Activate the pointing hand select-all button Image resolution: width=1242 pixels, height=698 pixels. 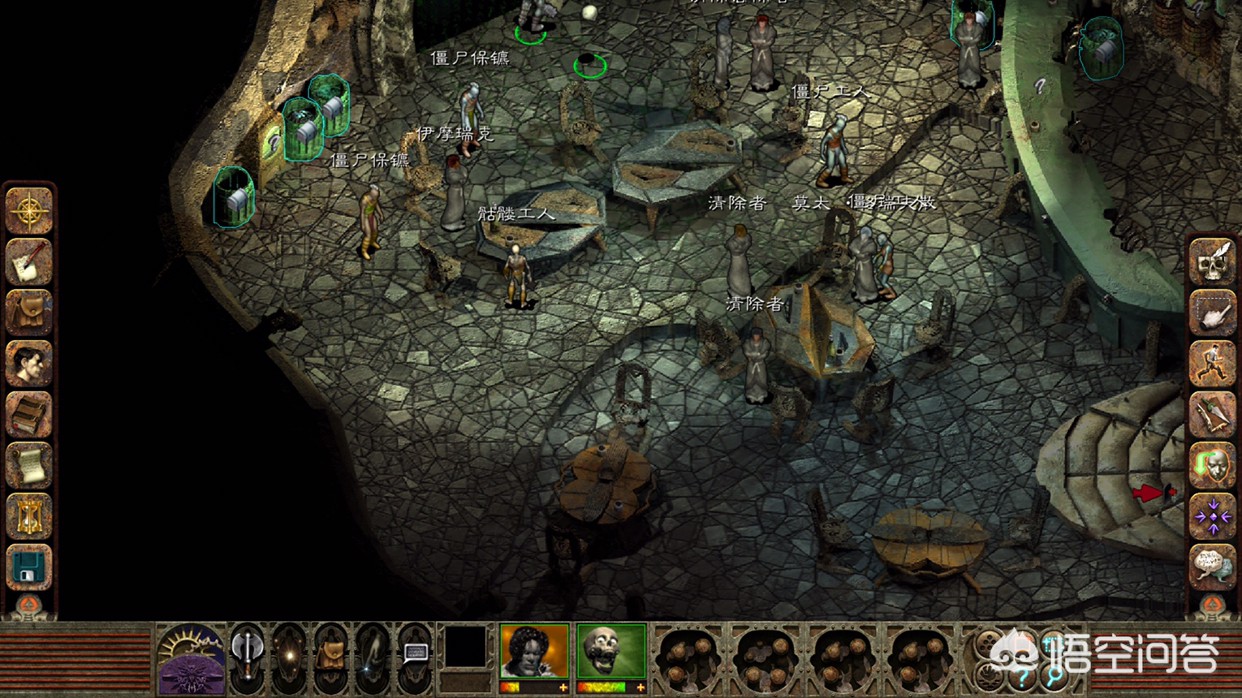pos(1212,312)
